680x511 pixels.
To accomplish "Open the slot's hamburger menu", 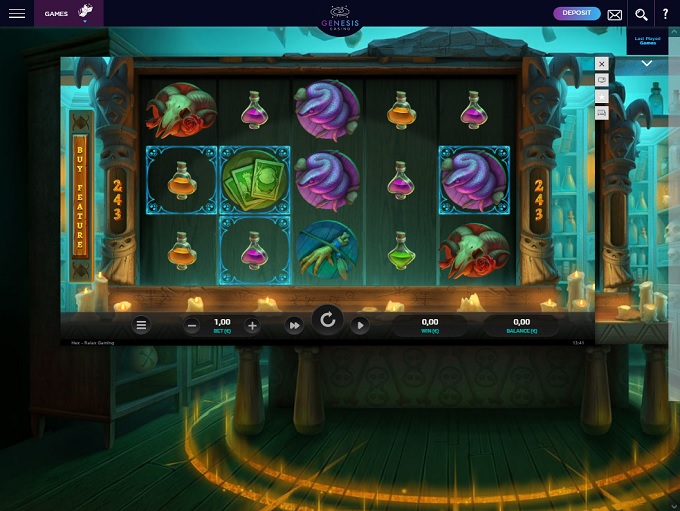I will coord(142,325).
